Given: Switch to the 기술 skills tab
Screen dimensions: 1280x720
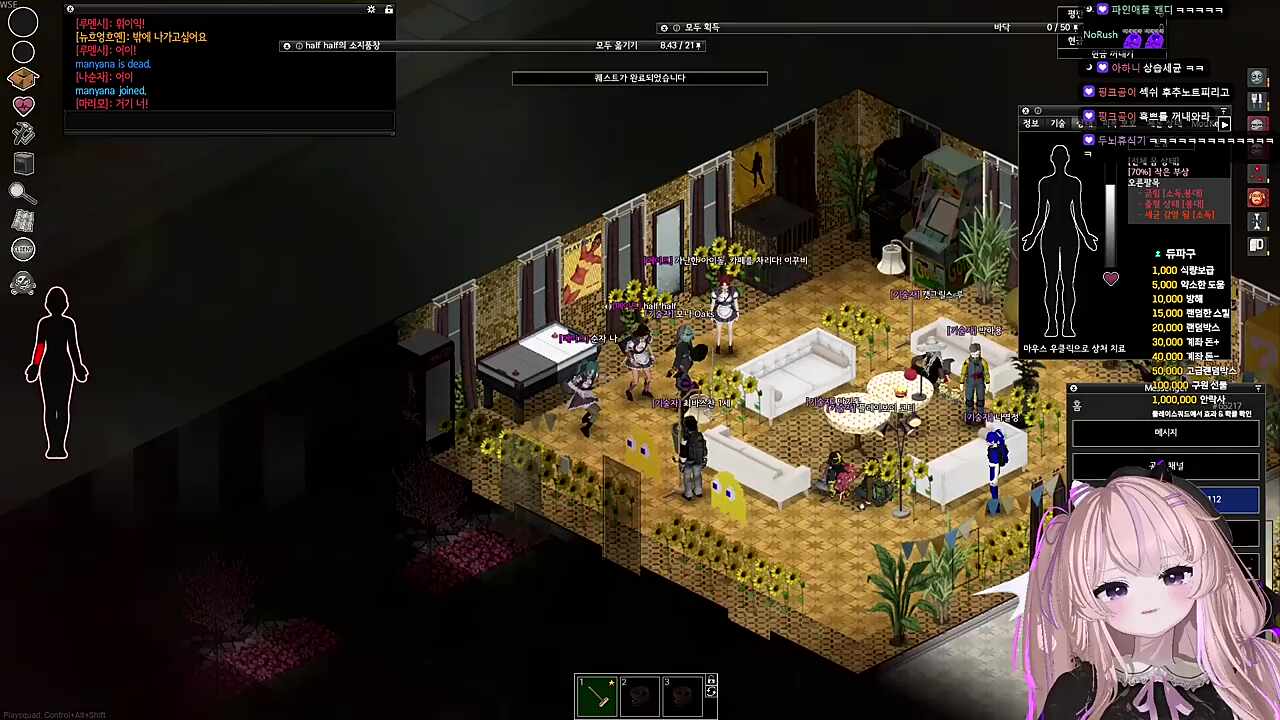Looking at the screenshot, I should tap(1057, 124).
